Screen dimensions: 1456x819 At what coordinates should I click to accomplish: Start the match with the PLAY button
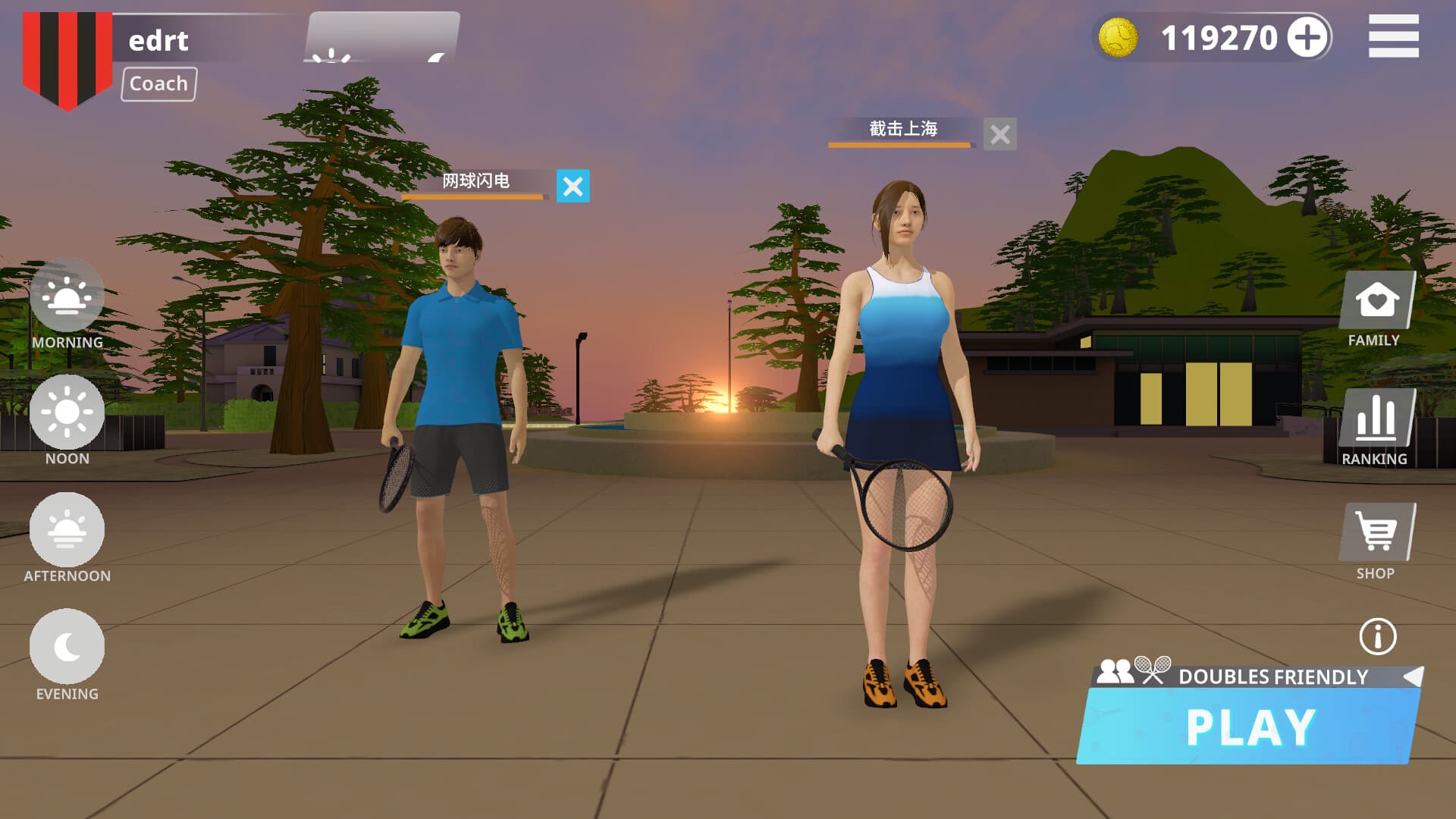pos(1250,726)
